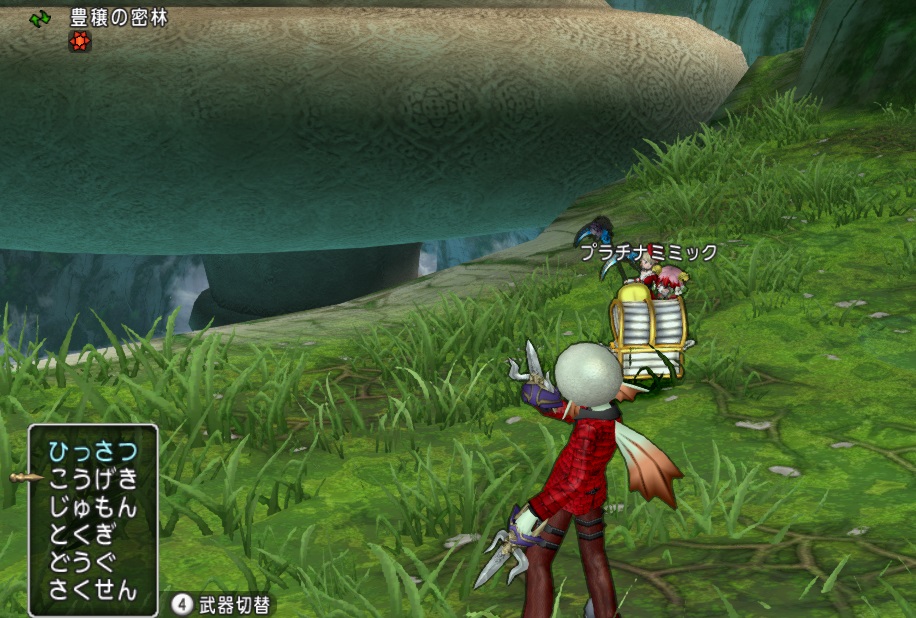Target the プラチナミミック enemy name label
Viewport: 916px width, 618px height.
(649, 253)
